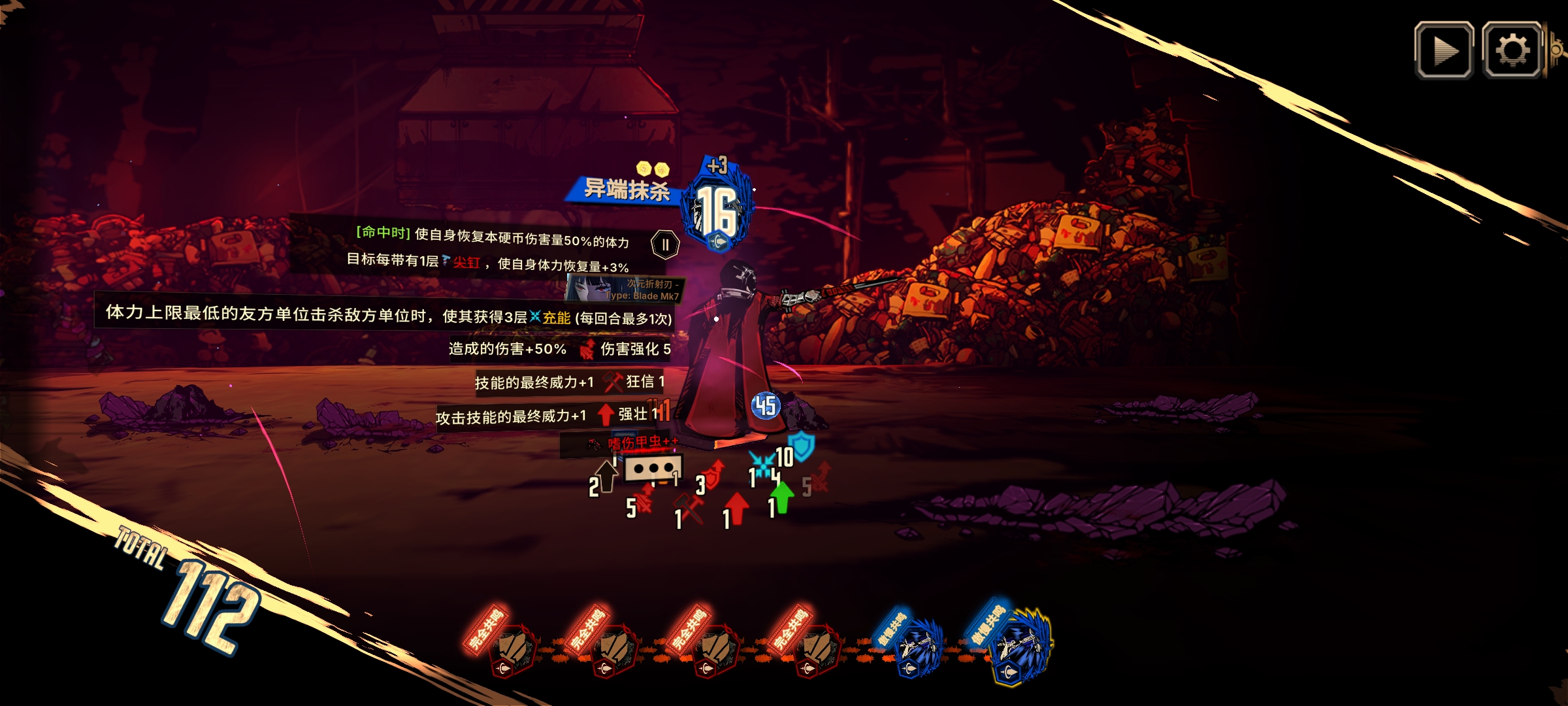Expand the three-dots status effects box
Viewport: 1568px width, 706px height.
(x=653, y=469)
